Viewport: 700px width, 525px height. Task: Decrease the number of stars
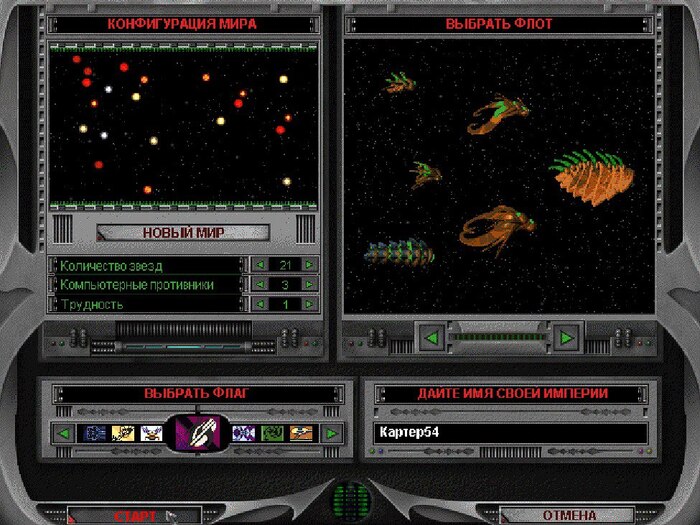(260, 265)
